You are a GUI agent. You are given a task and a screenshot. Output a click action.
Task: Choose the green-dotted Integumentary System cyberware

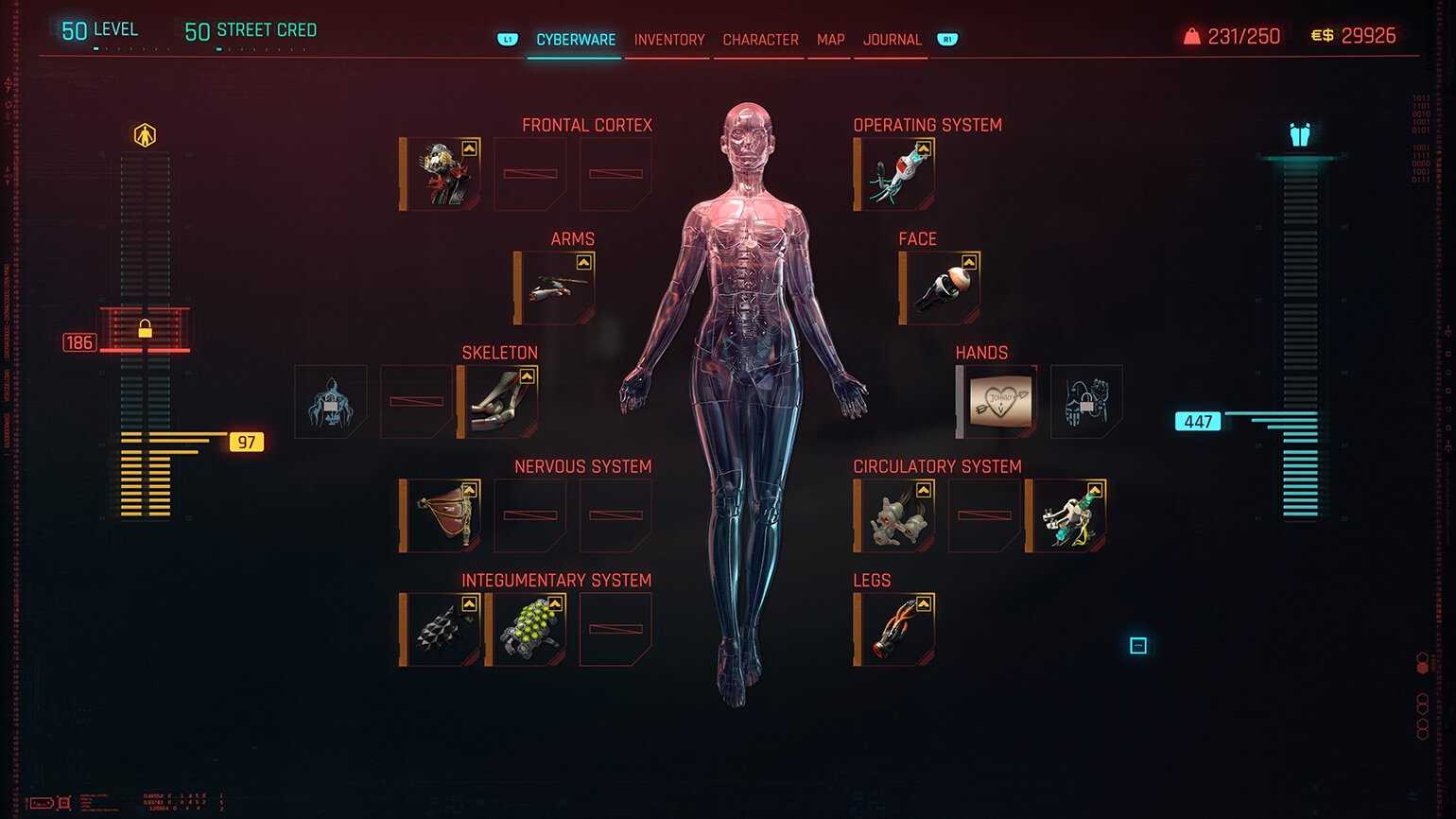tap(527, 630)
